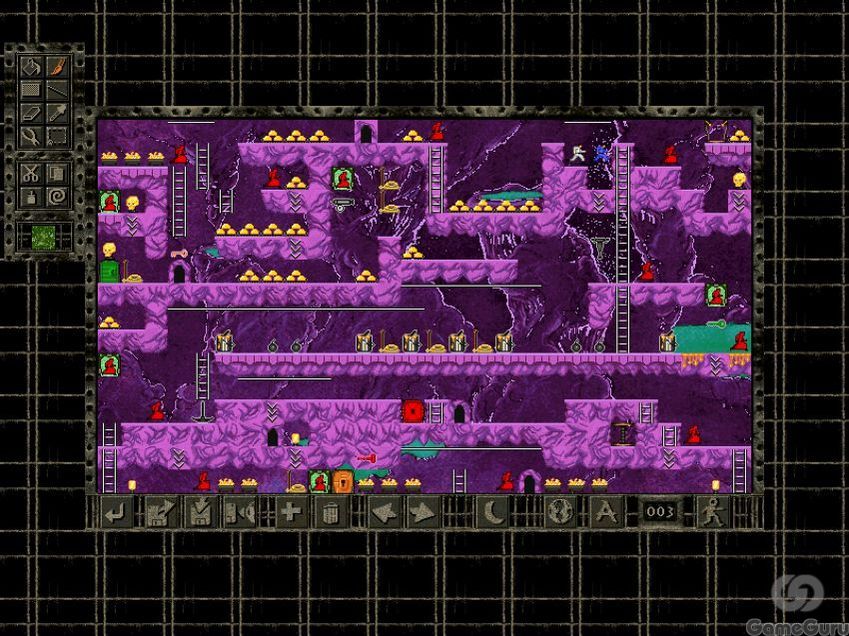Click the return arrow exit button
Viewport: 849px width, 636px height.
click(116, 513)
